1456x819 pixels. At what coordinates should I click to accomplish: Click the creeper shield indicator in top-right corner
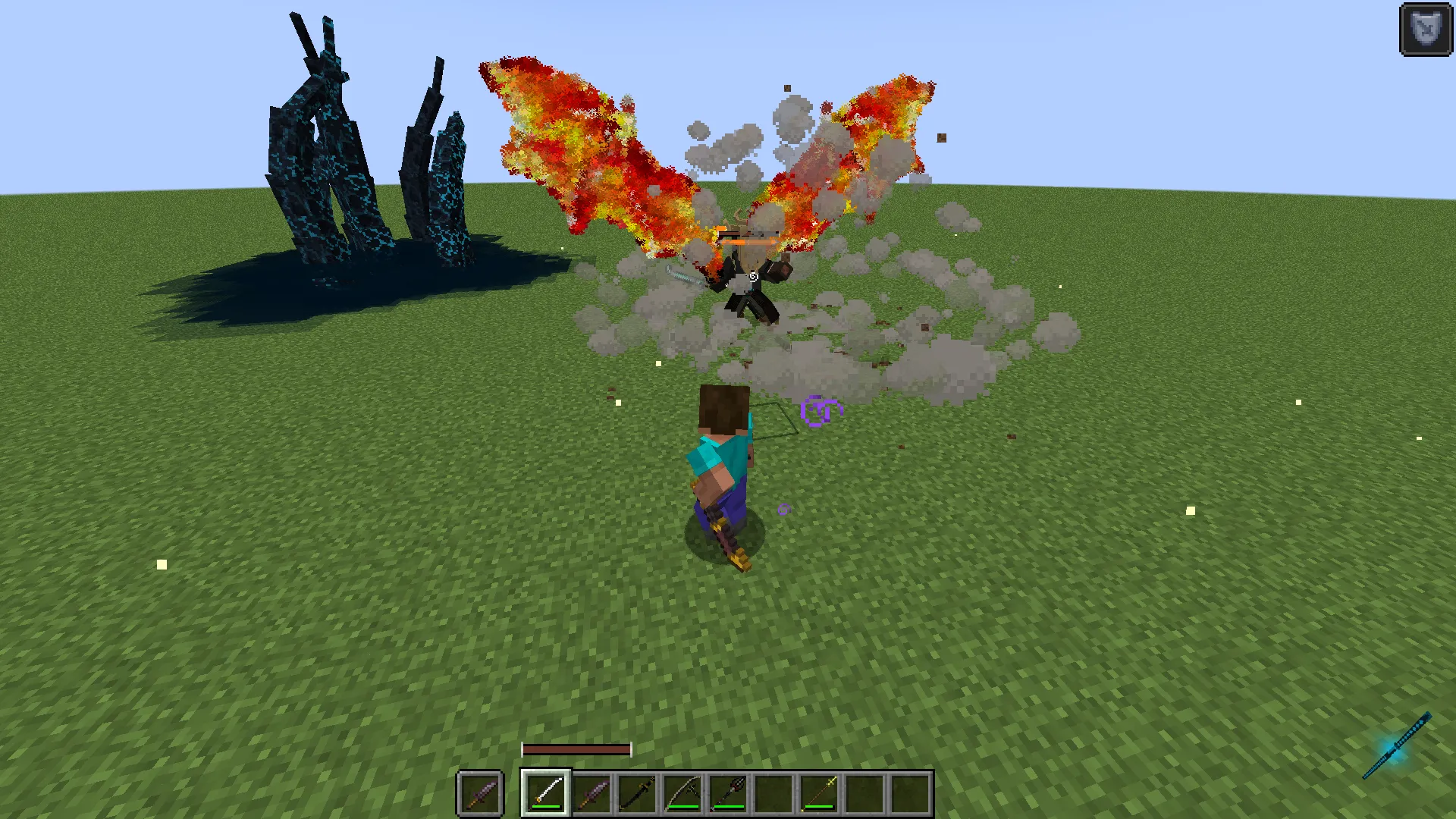tap(1425, 29)
